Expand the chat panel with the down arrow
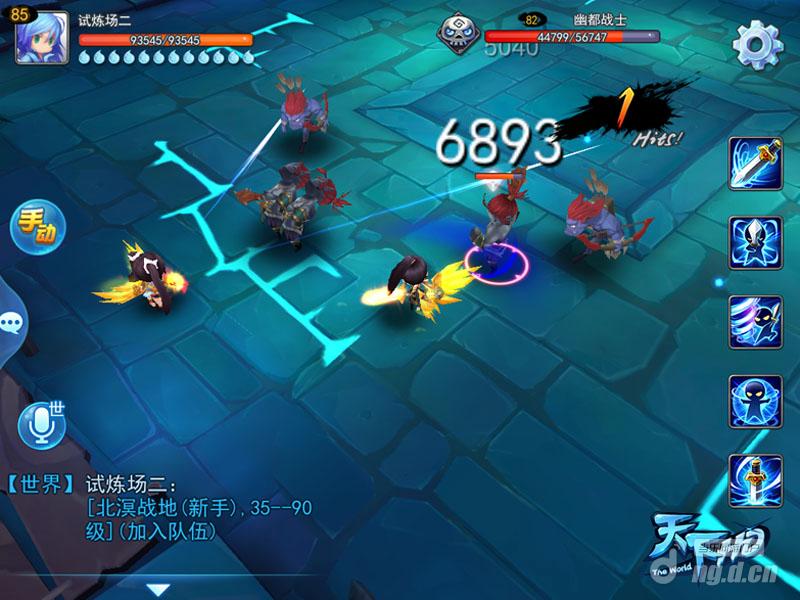The width and height of the screenshot is (800, 600). [x=157, y=588]
